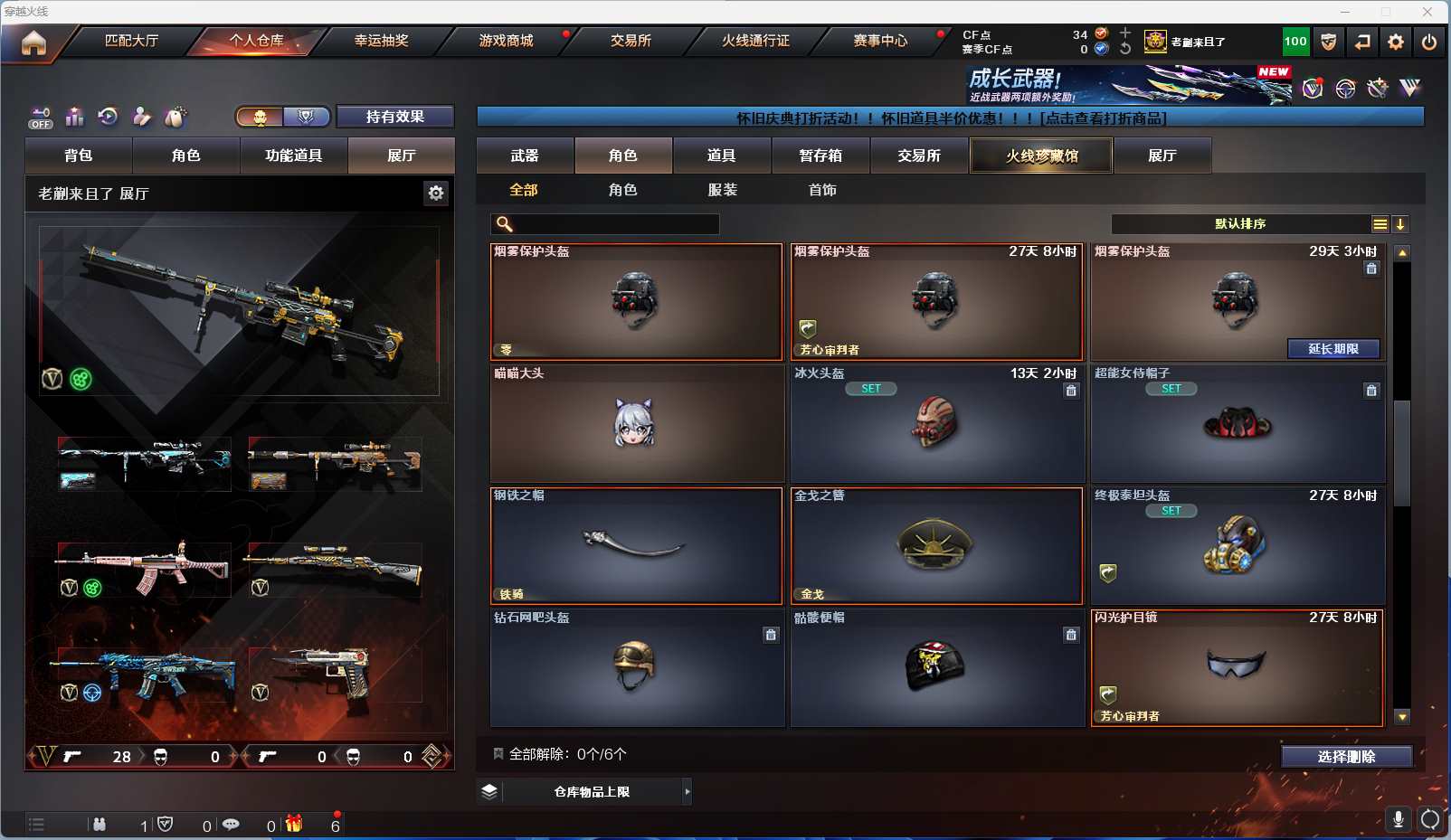This screenshot has width=1451, height=840.
Task: Select the 武器 weapons inventory tab
Action: click(525, 156)
